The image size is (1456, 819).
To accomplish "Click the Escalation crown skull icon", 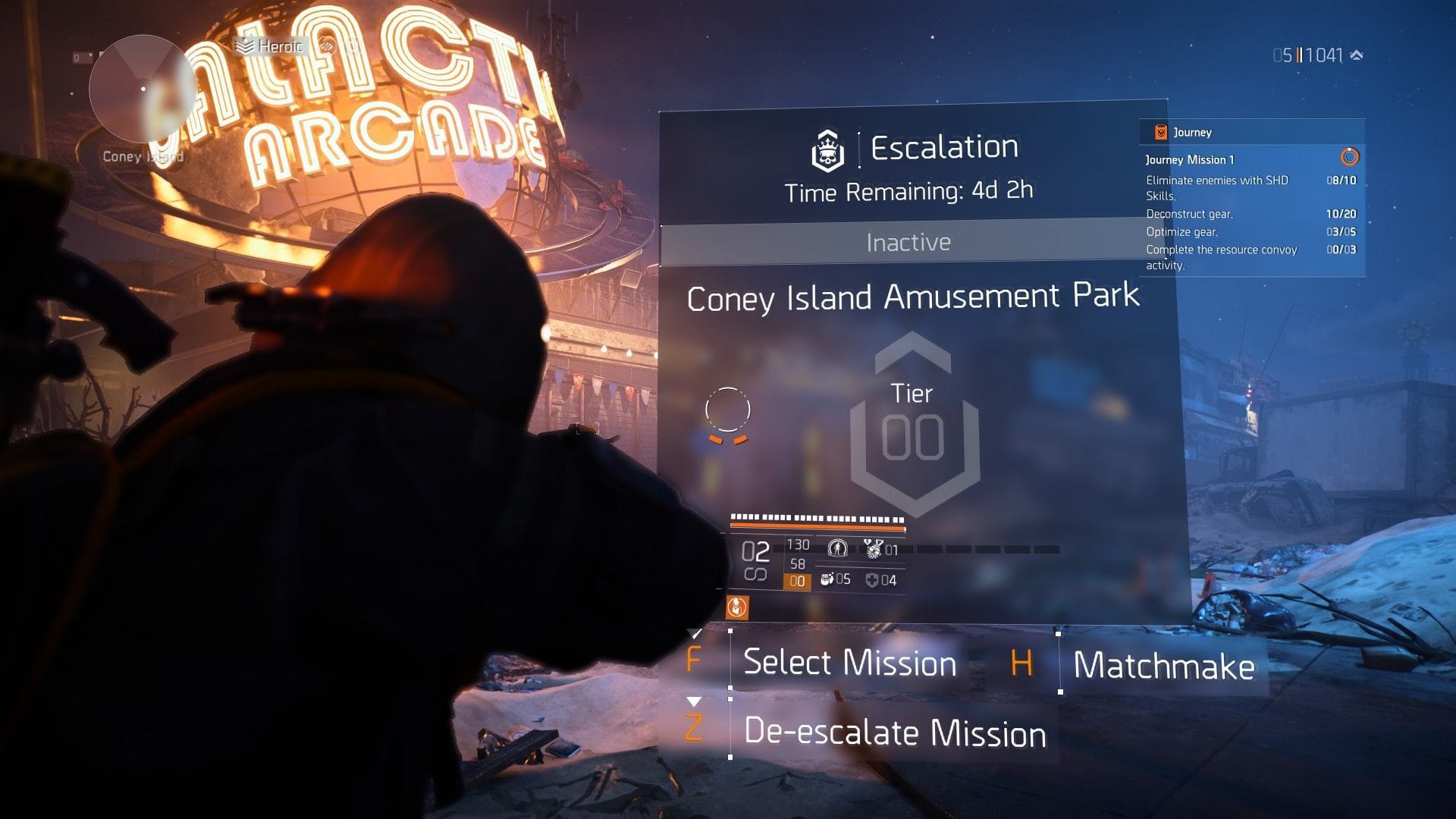I will [829, 149].
